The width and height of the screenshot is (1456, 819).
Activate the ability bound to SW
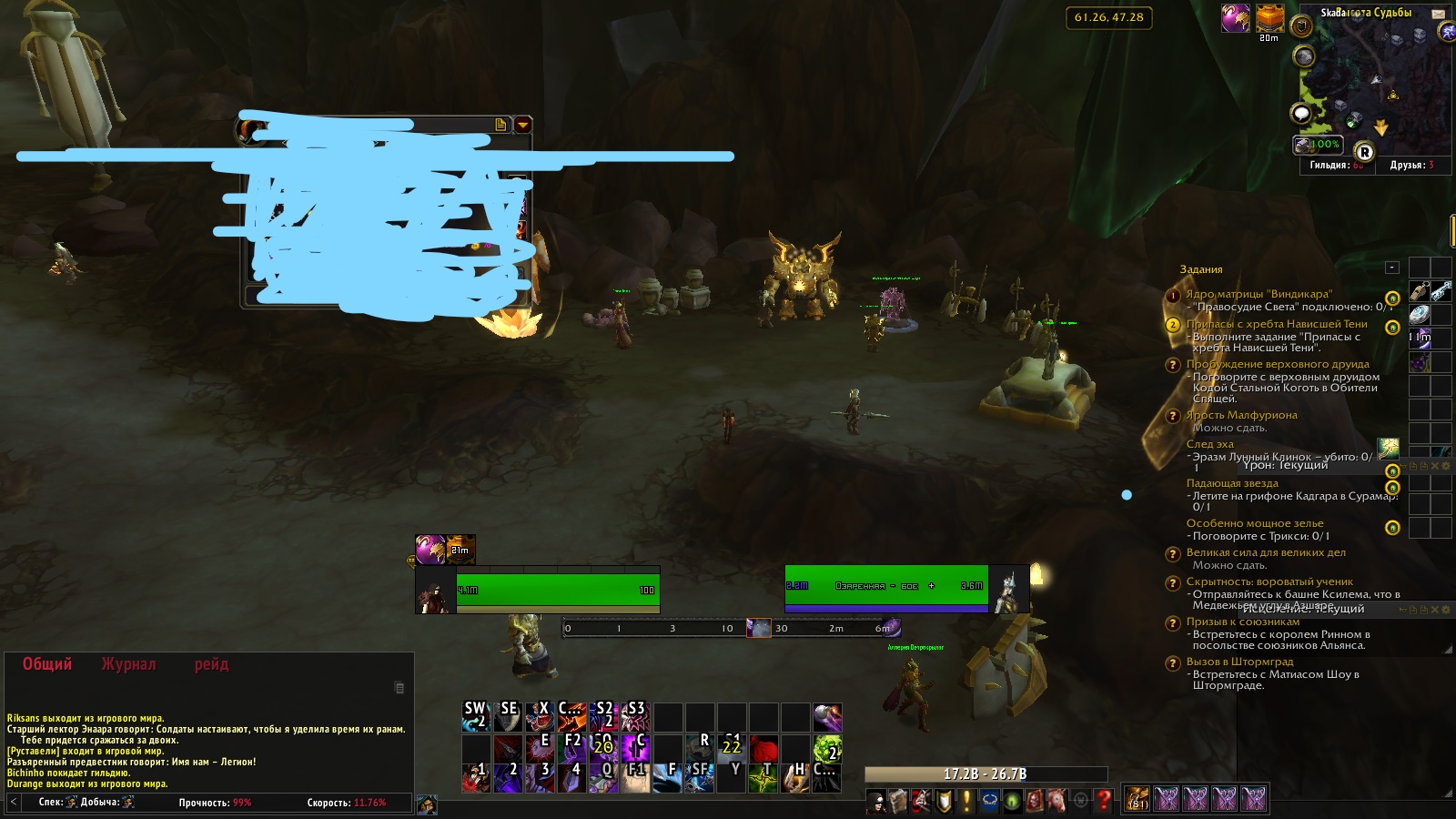coord(476,717)
